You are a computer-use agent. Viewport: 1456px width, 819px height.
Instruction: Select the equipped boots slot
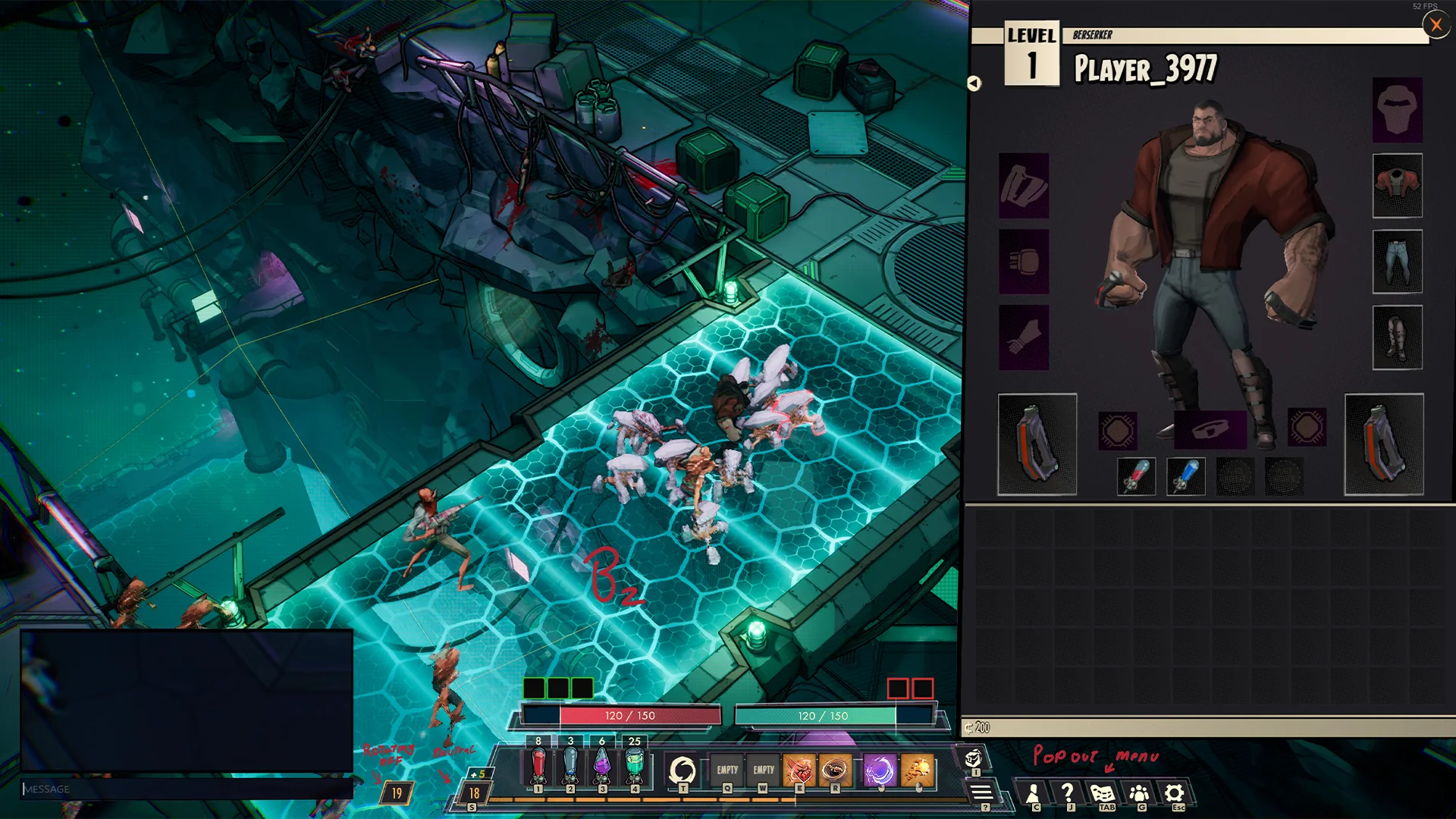click(x=1397, y=337)
